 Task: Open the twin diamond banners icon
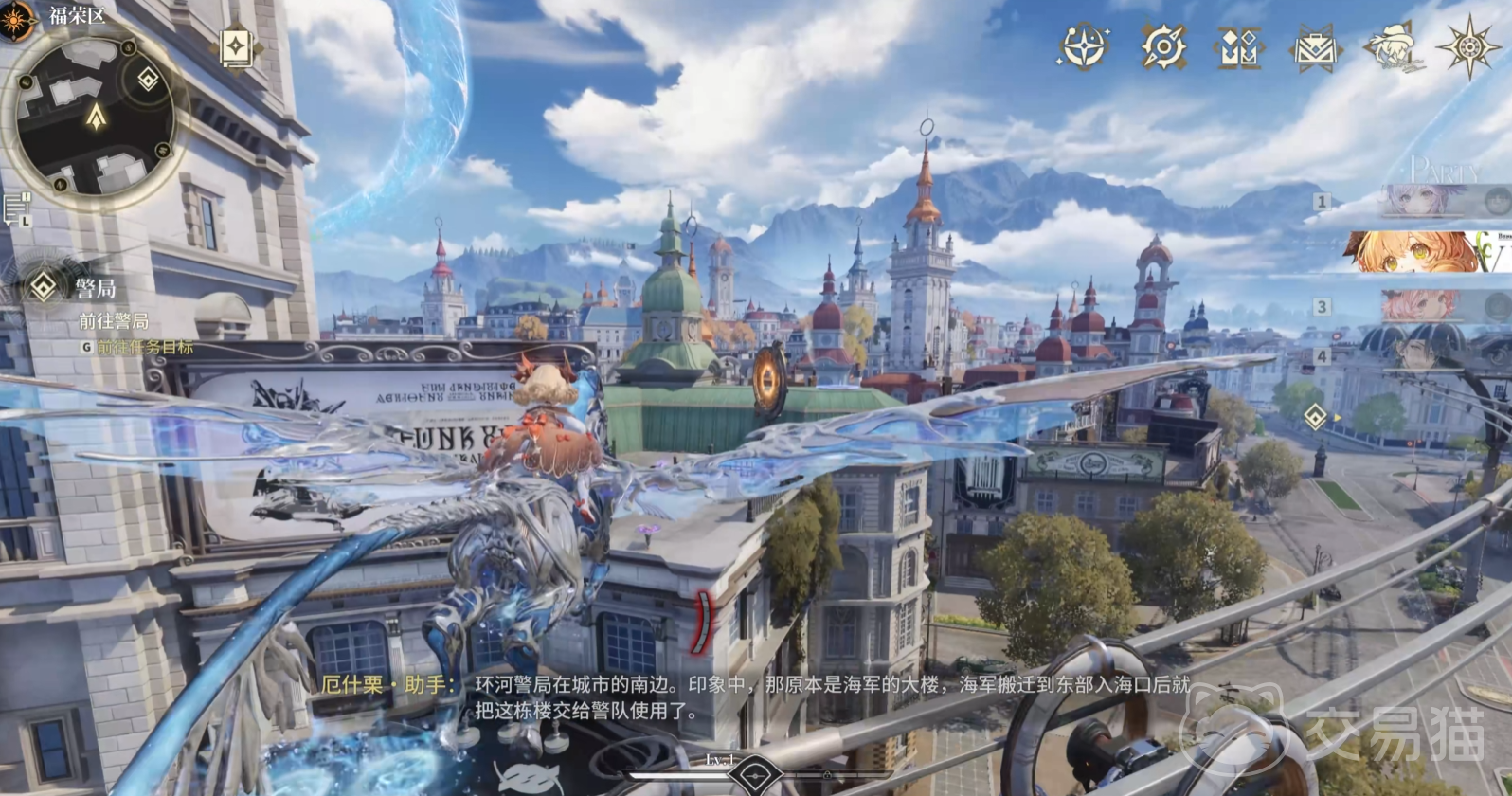[x=1238, y=46]
